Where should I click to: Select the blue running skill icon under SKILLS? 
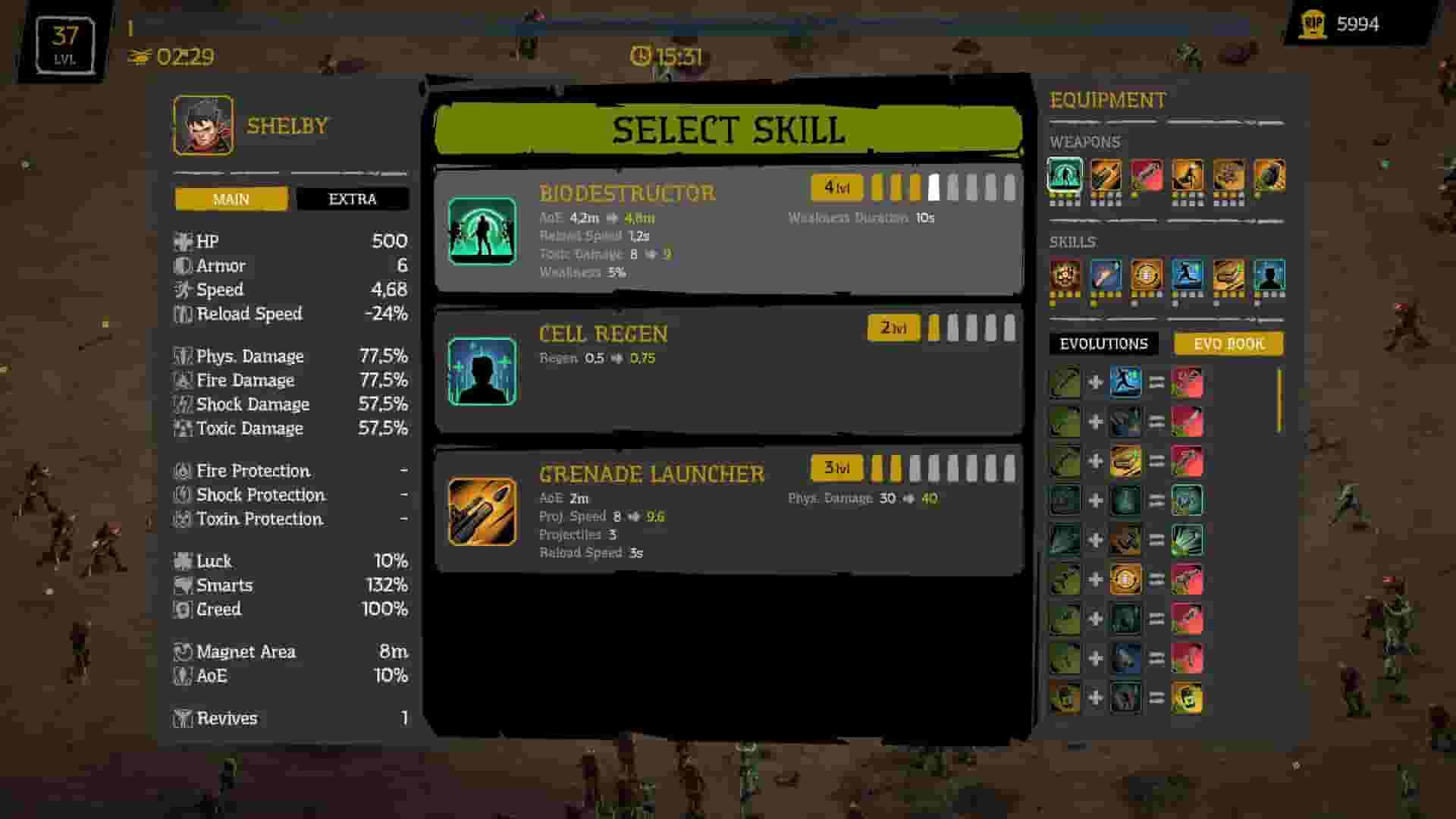[1189, 277]
